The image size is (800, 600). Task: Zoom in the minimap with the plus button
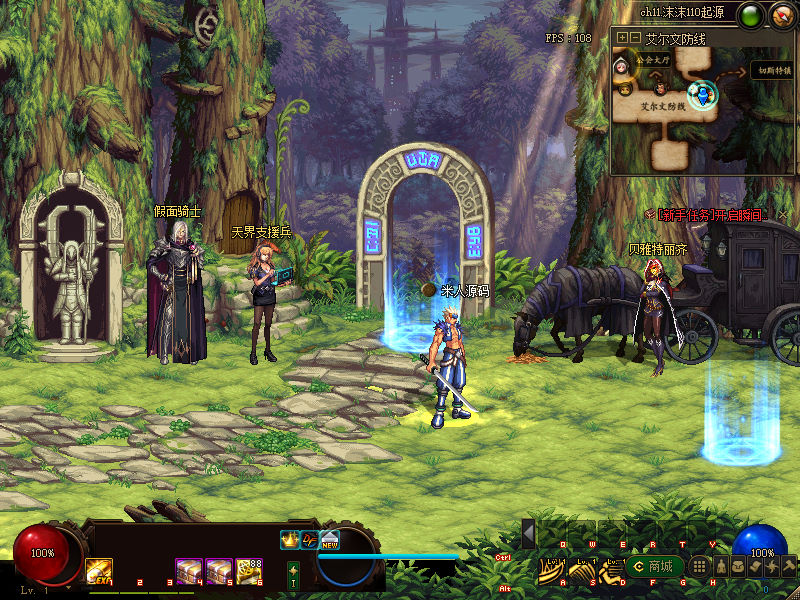(x=622, y=38)
